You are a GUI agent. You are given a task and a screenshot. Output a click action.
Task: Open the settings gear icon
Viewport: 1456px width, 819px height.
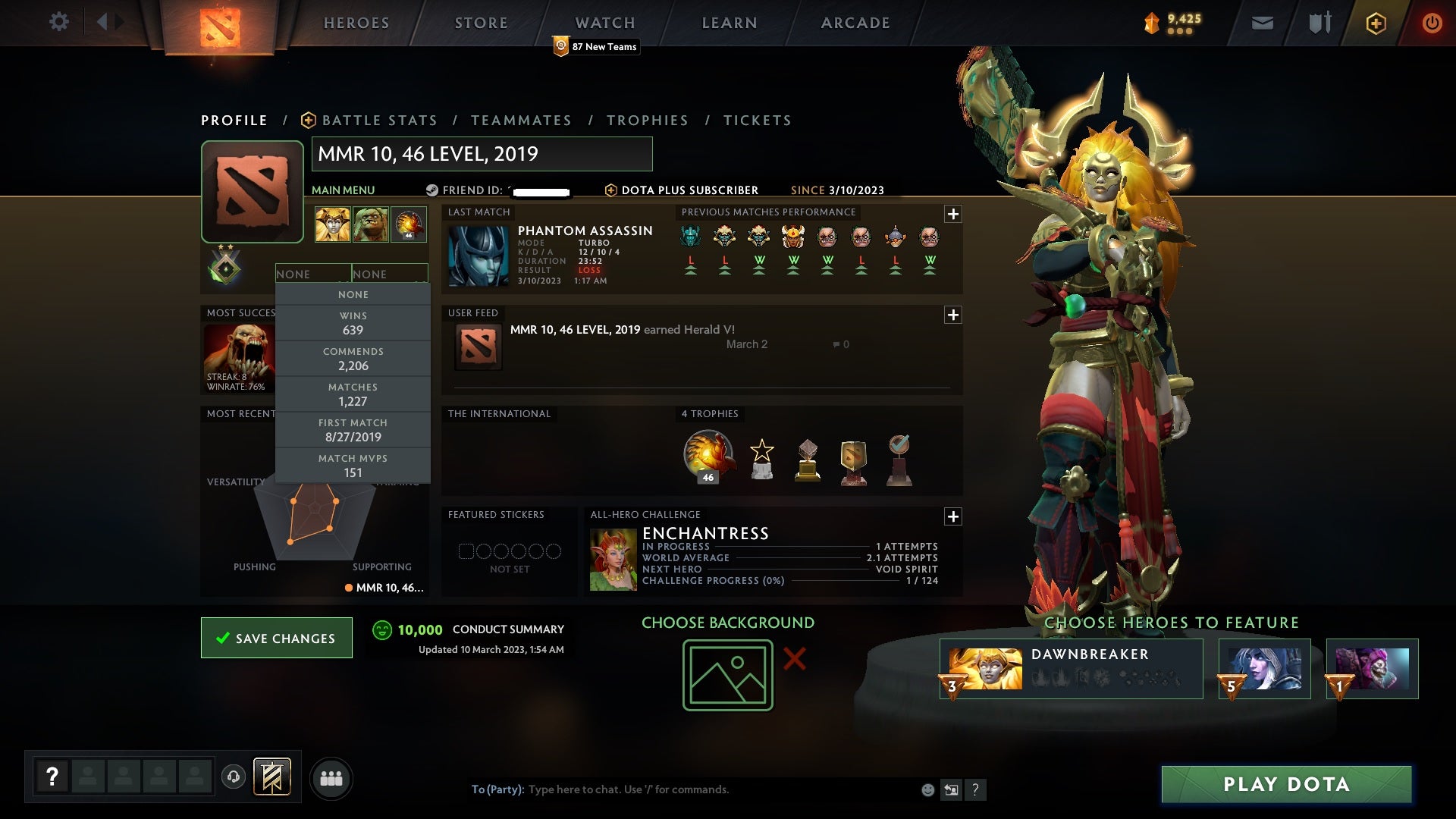tap(59, 22)
